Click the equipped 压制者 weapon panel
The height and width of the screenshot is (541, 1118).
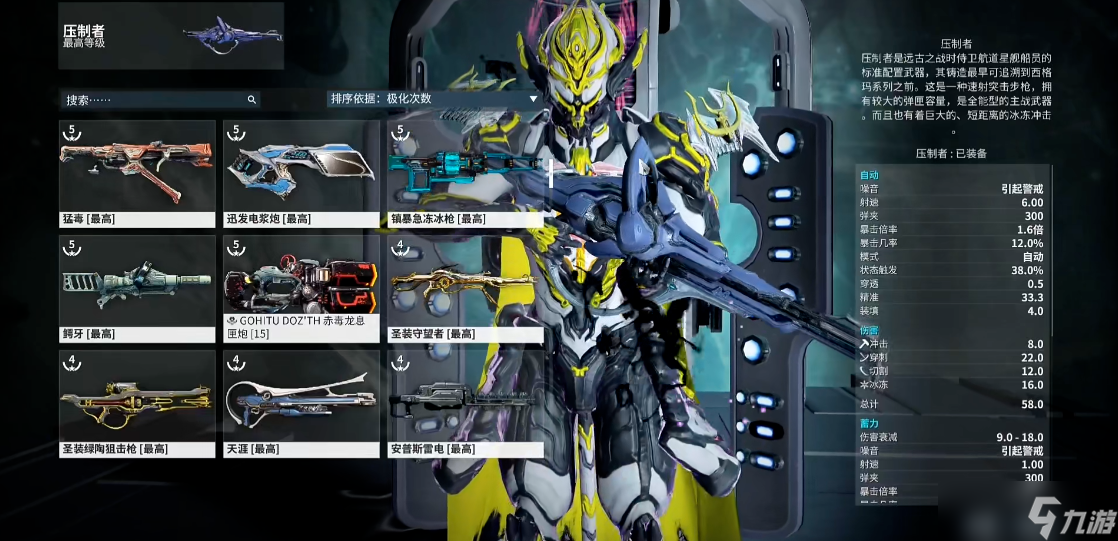(x=171, y=36)
